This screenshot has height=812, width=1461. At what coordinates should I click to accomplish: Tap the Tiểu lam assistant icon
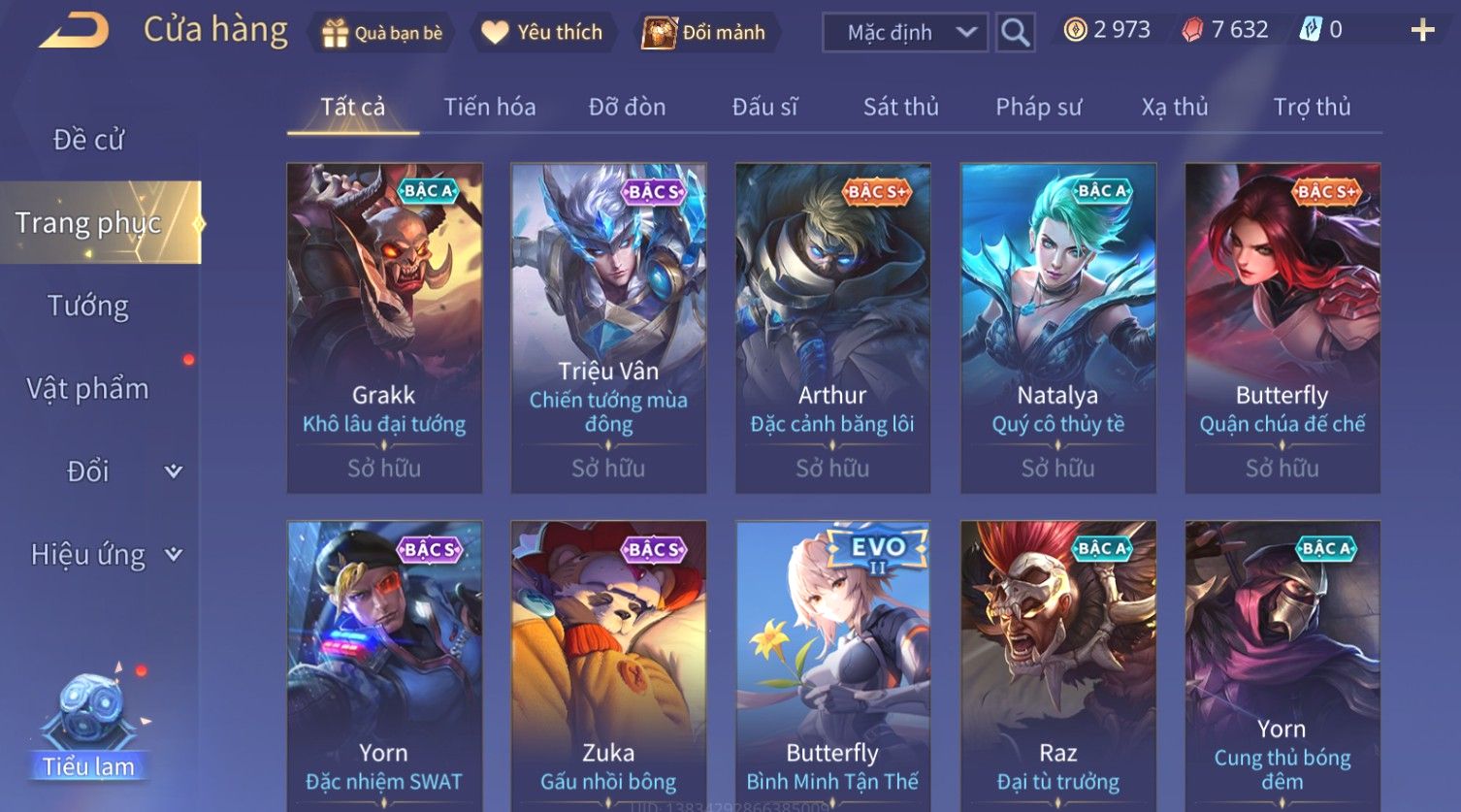(88, 723)
